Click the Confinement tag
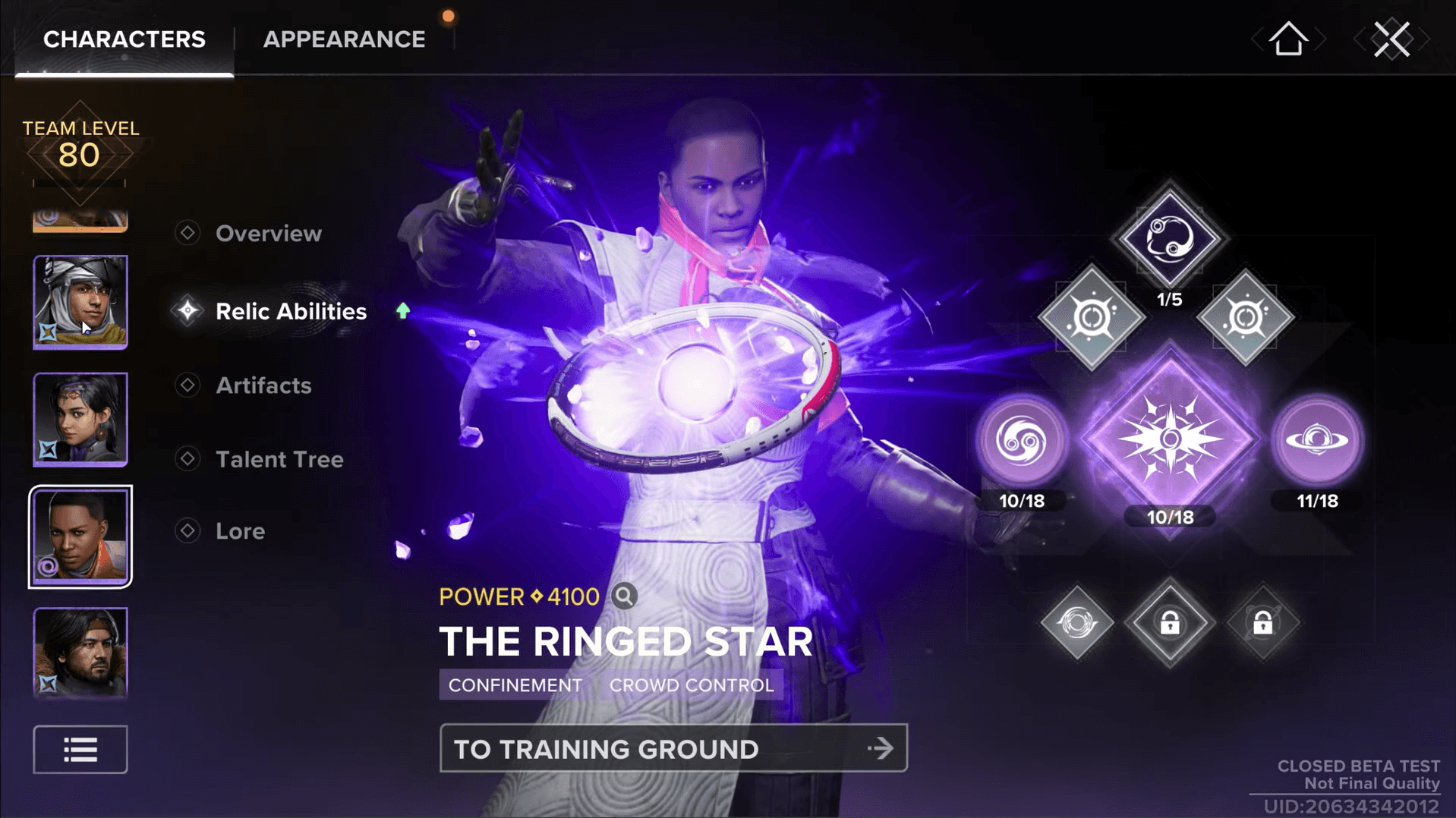The image size is (1456, 818). (515, 685)
